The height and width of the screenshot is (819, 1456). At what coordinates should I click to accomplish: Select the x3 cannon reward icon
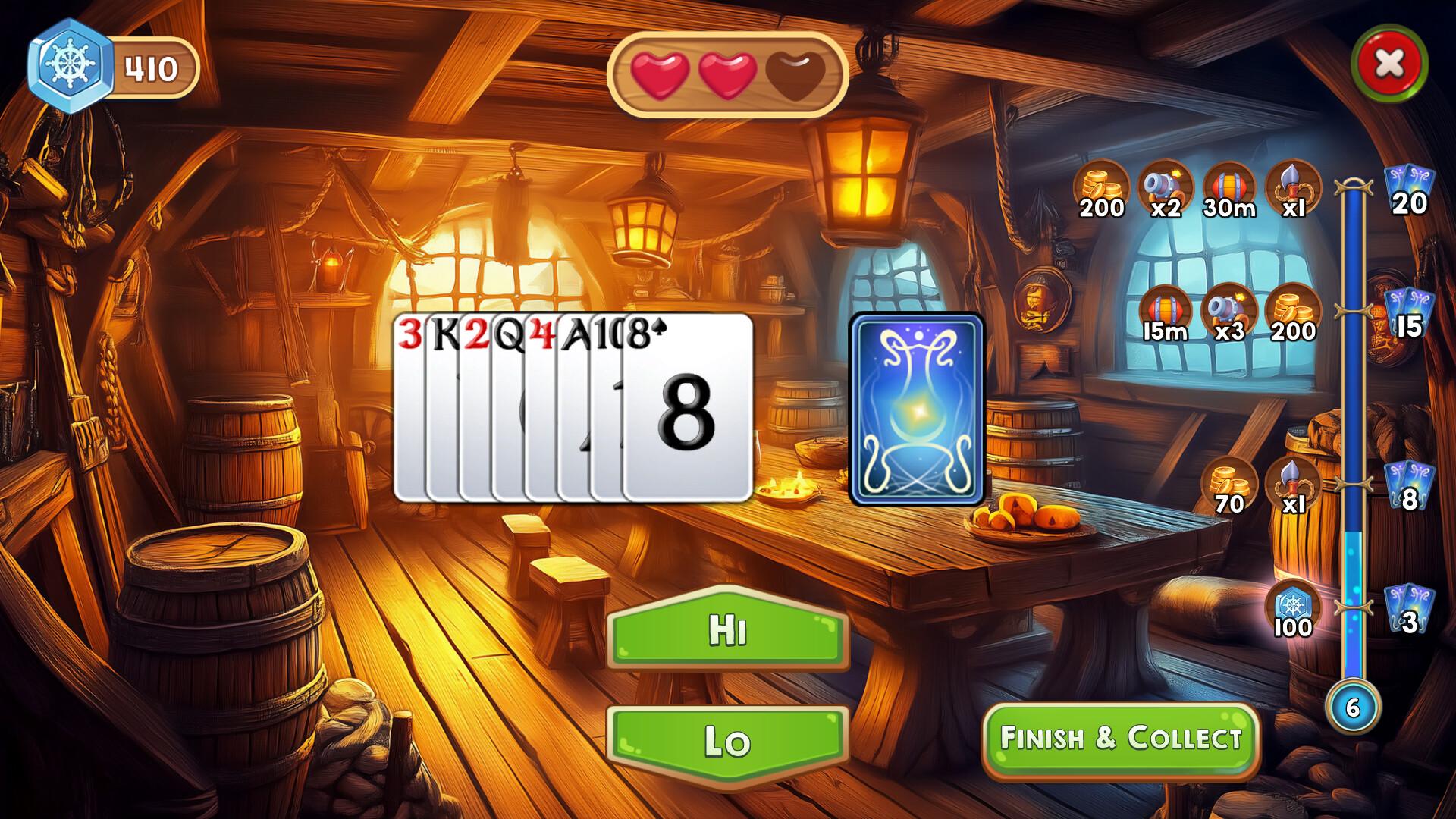coord(1230,309)
